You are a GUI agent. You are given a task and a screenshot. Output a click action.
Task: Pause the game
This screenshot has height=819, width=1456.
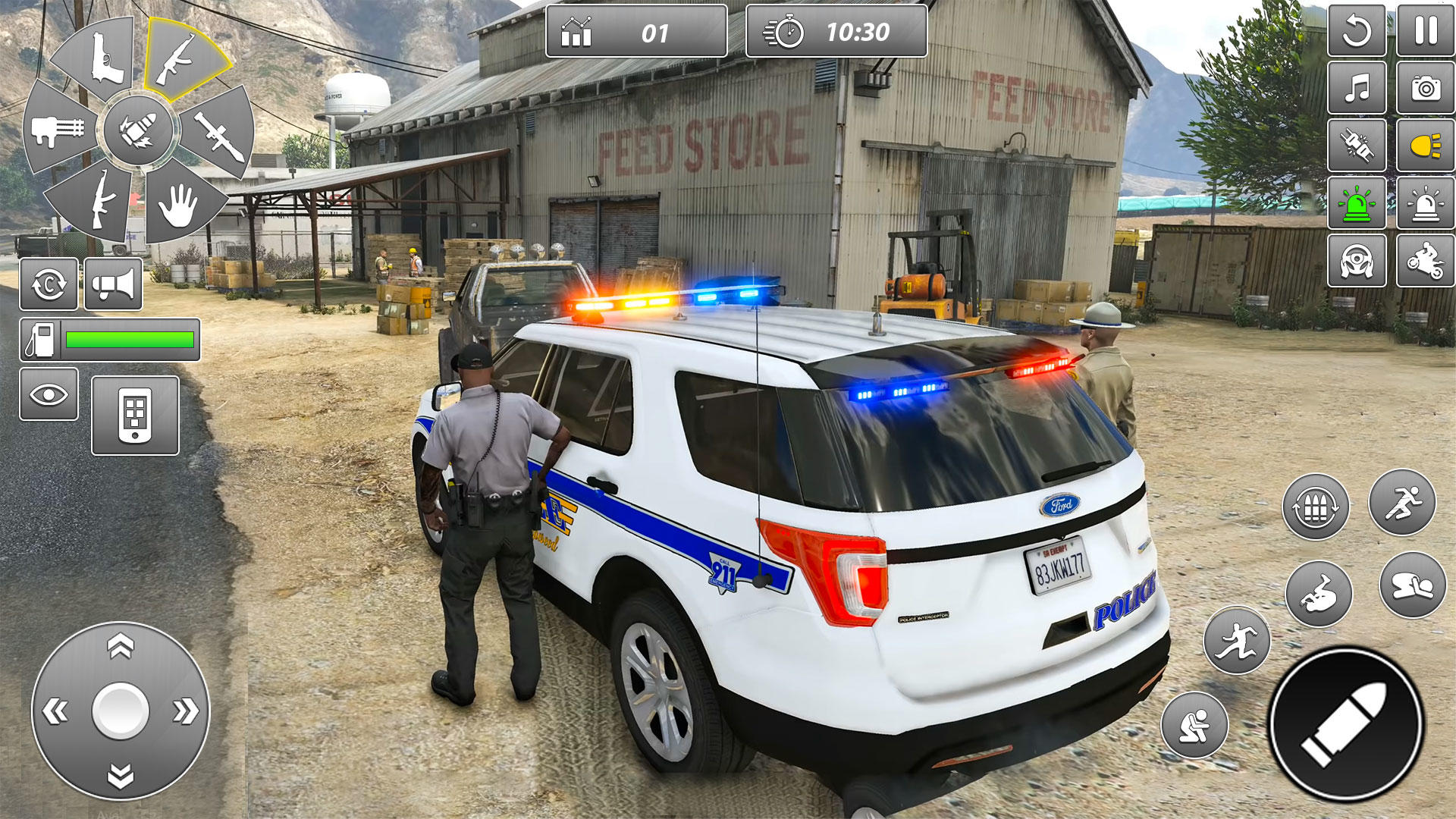[1425, 31]
